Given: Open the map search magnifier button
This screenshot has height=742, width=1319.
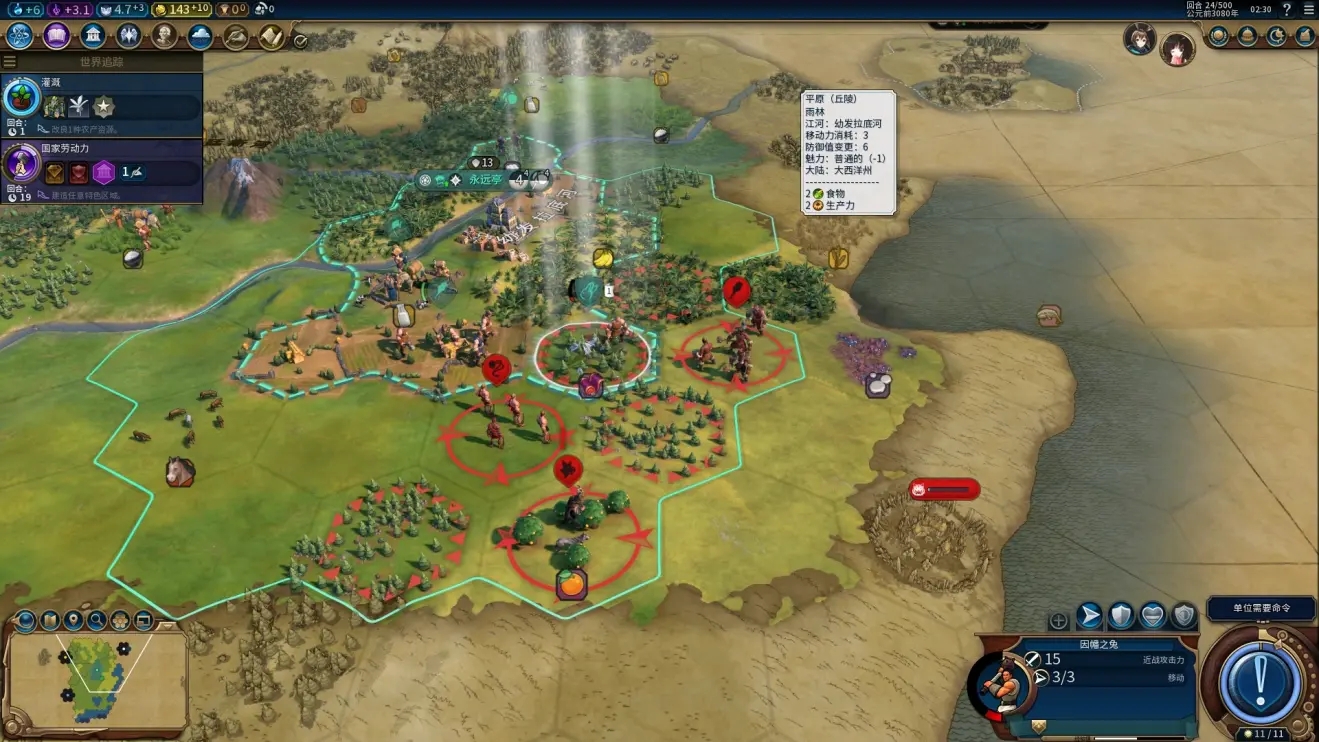Looking at the screenshot, I should (x=97, y=620).
